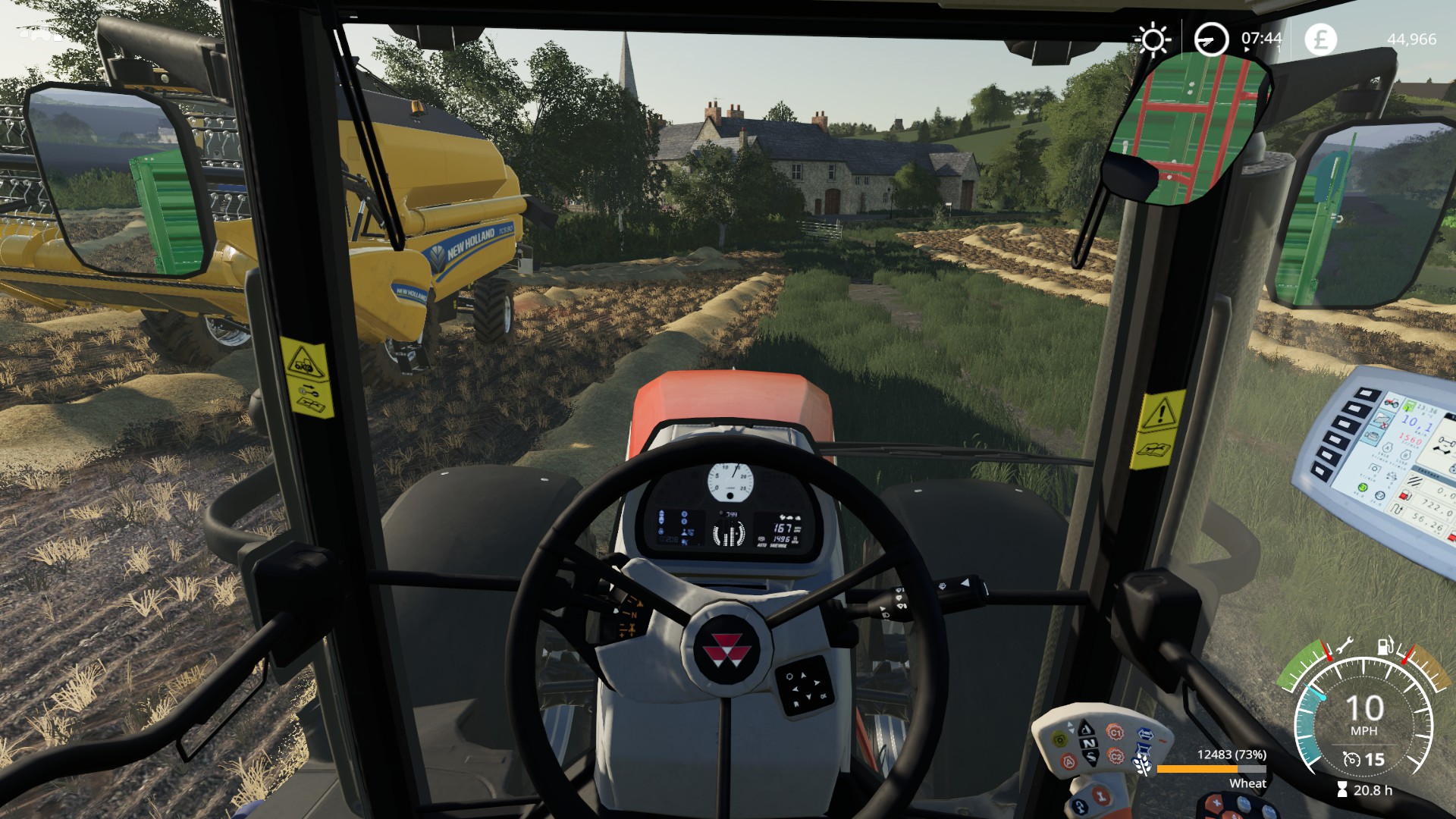The image size is (1456, 819).
Task: Click the hourglass operating hours icon
Action: pos(1342,790)
